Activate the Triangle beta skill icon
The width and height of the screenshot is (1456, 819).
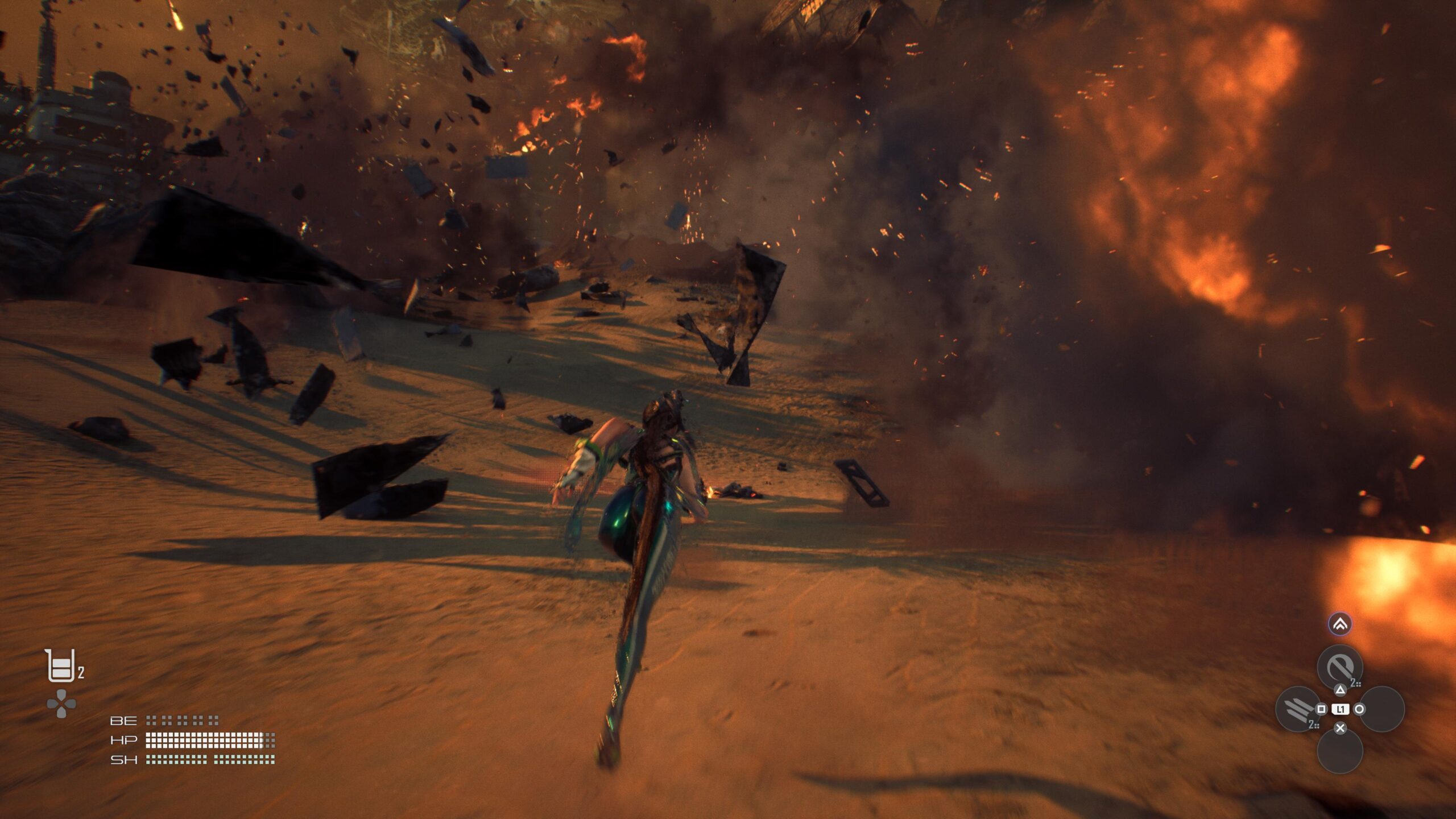[1341, 666]
